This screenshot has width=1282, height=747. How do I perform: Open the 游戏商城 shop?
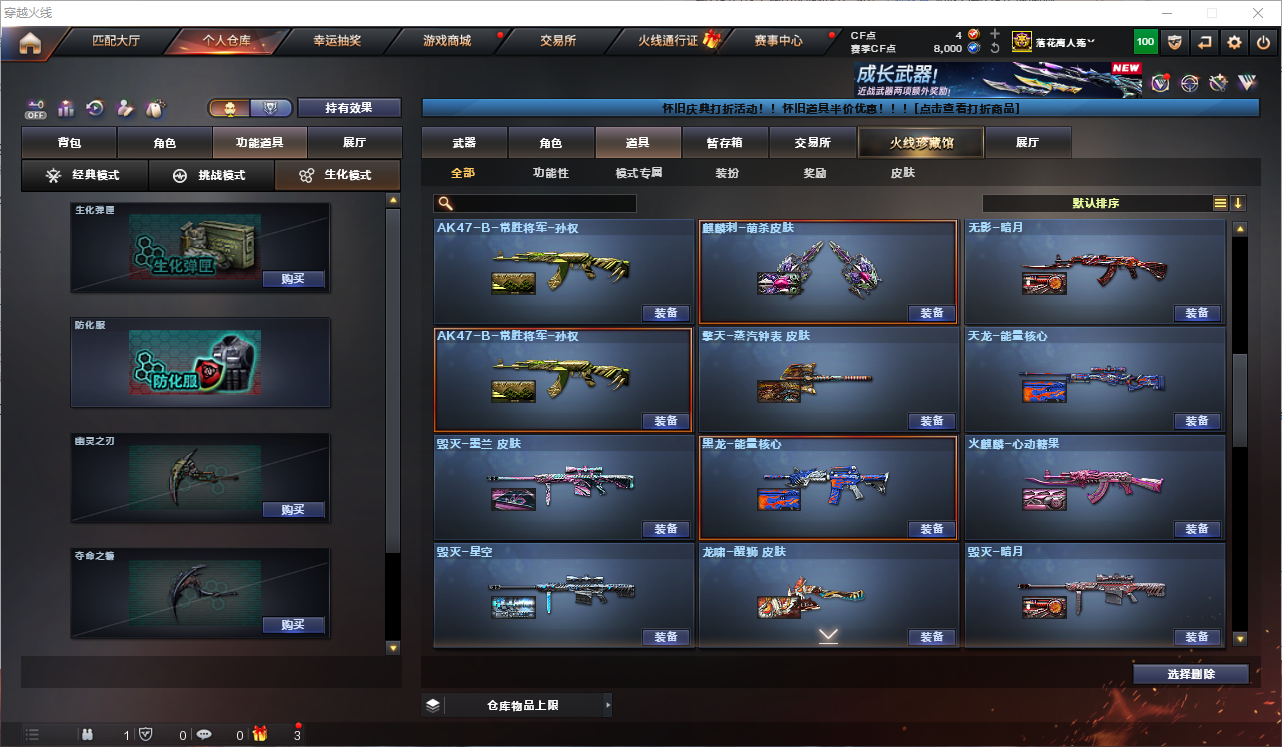tap(447, 42)
